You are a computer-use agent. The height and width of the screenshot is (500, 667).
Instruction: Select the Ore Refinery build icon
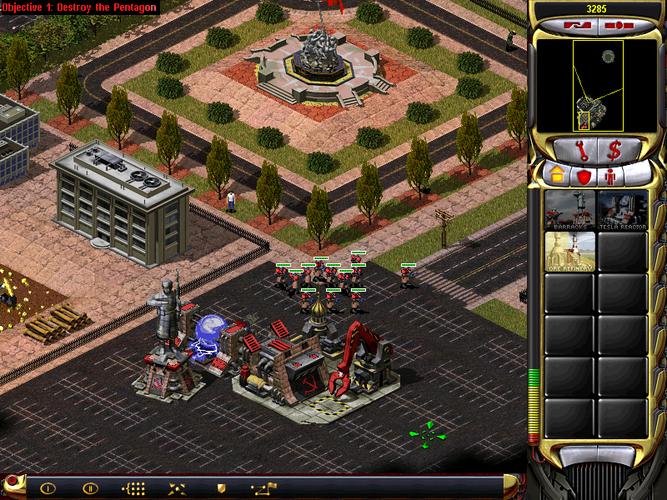click(x=570, y=252)
